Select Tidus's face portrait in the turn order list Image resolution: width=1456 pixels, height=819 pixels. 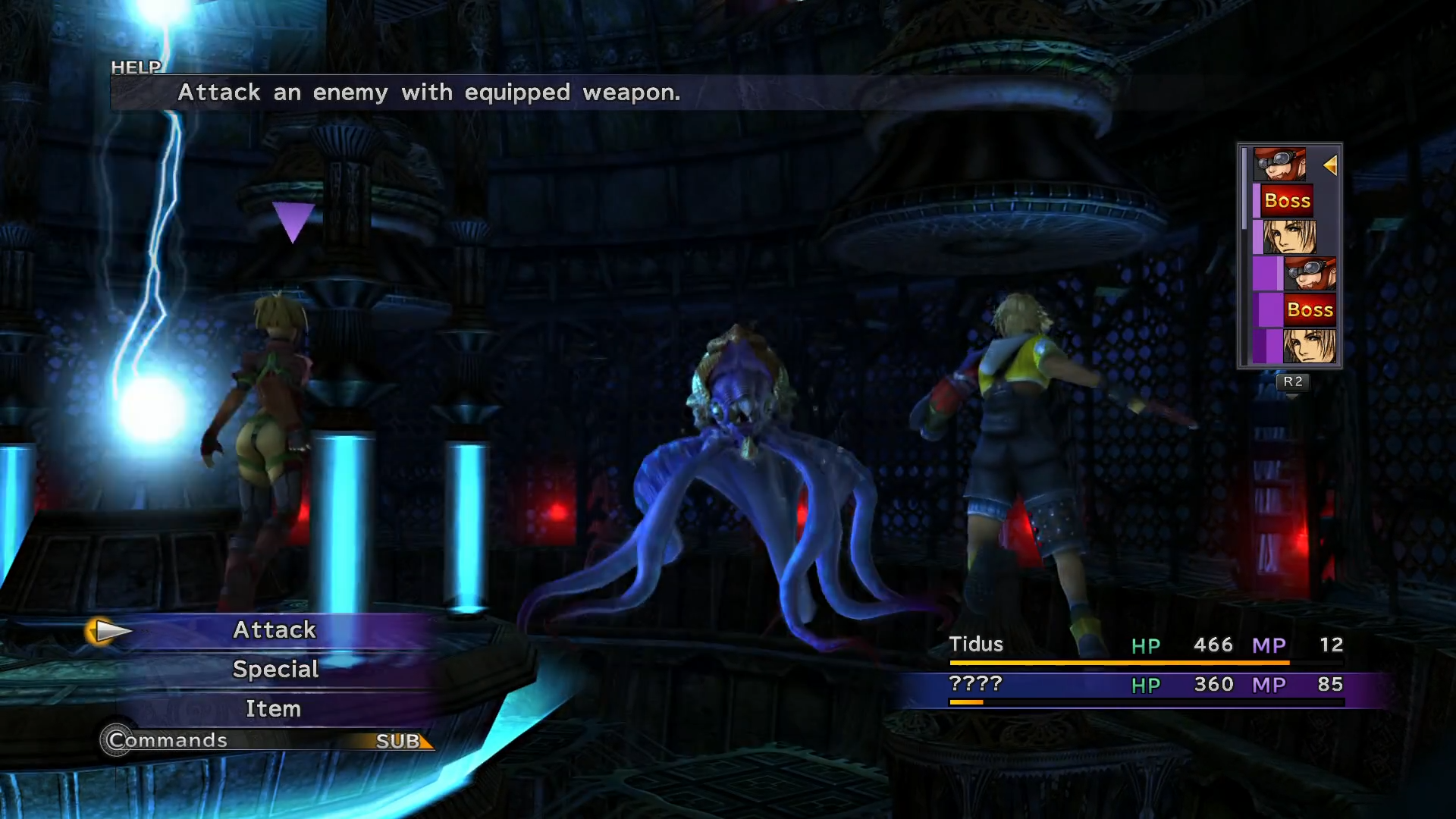pos(1289,236)
